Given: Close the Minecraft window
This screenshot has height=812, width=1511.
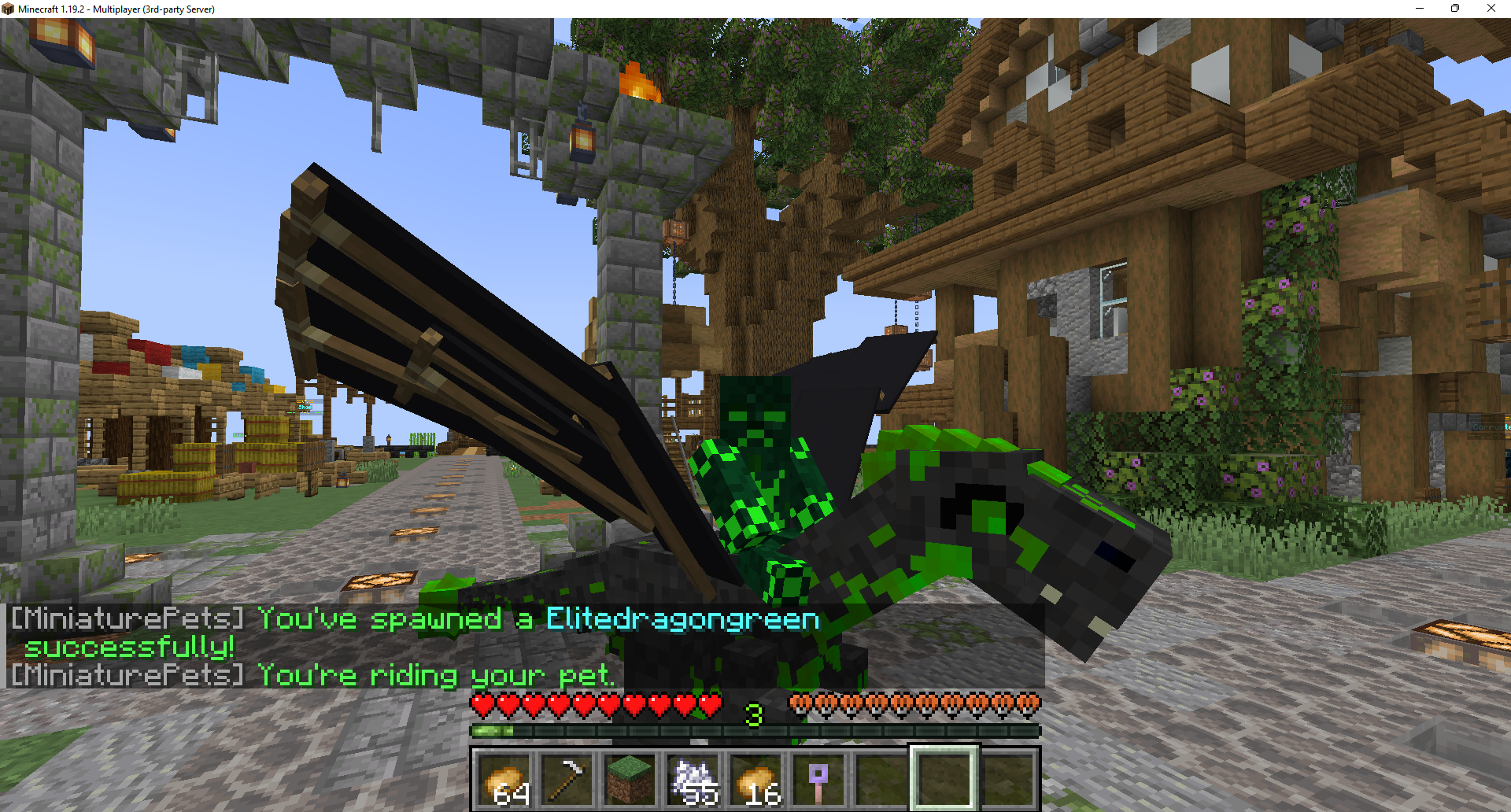Looking at the screenshot, I should (1491, 9).
